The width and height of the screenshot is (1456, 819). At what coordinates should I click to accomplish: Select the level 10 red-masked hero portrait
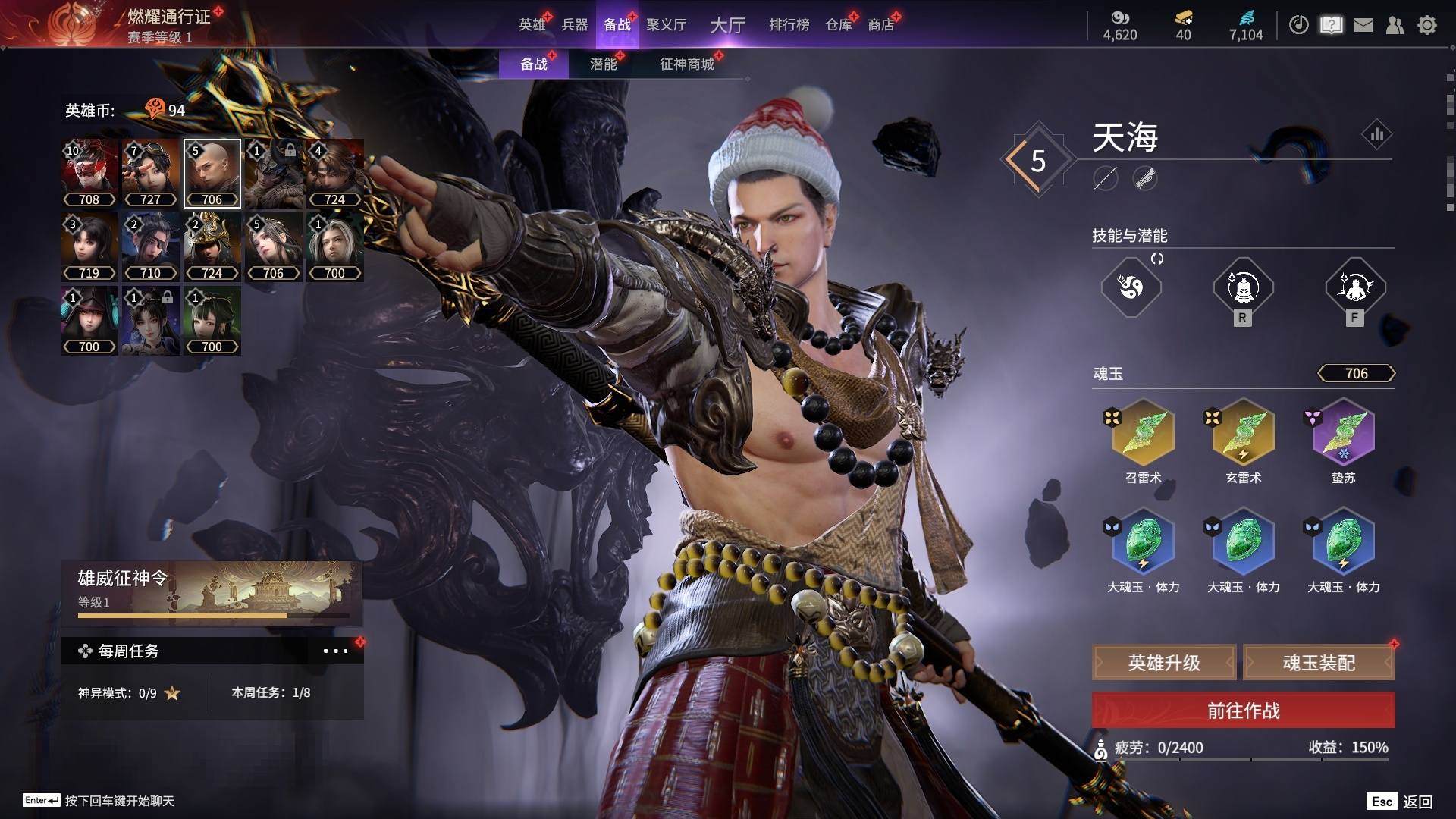click(89, 173)
